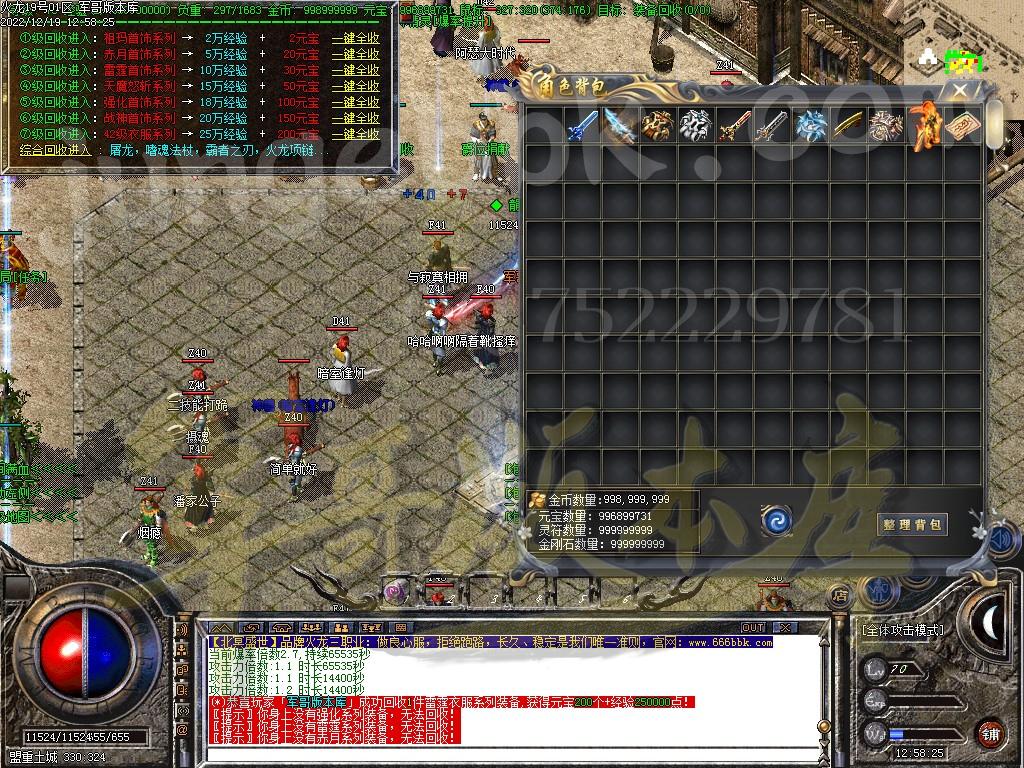Select the blue sword in the backpack
Viewport: 1024px width, 768px height.
point(582,126)
